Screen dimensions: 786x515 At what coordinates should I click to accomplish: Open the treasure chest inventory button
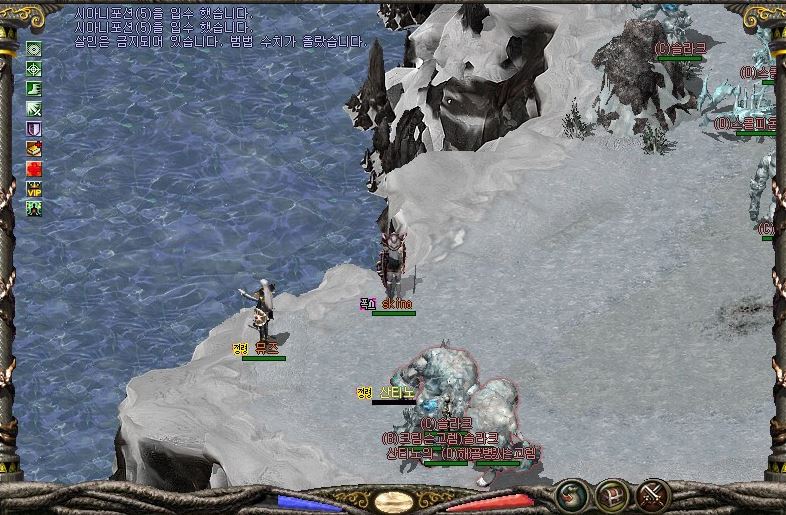point(612,494)
